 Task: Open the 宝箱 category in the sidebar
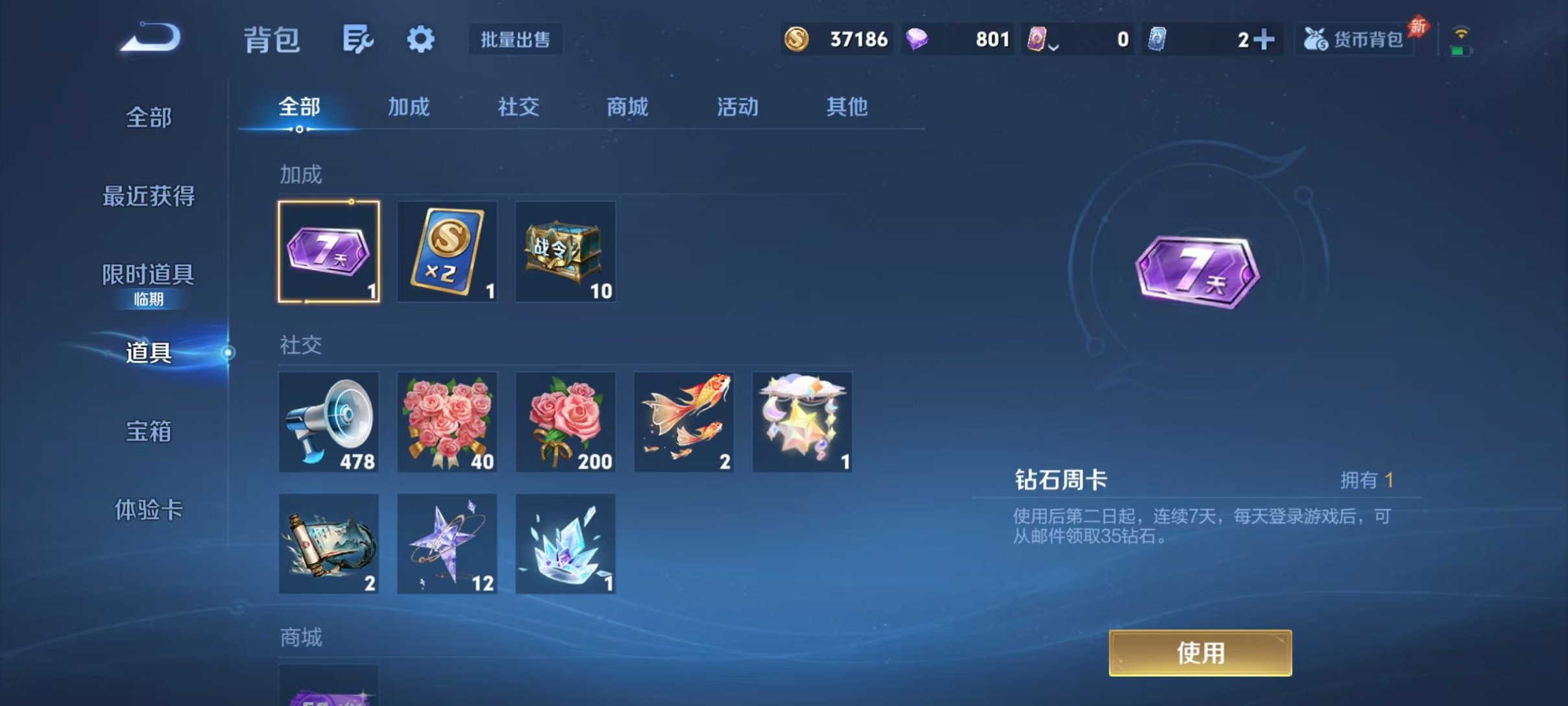point(148,431)
